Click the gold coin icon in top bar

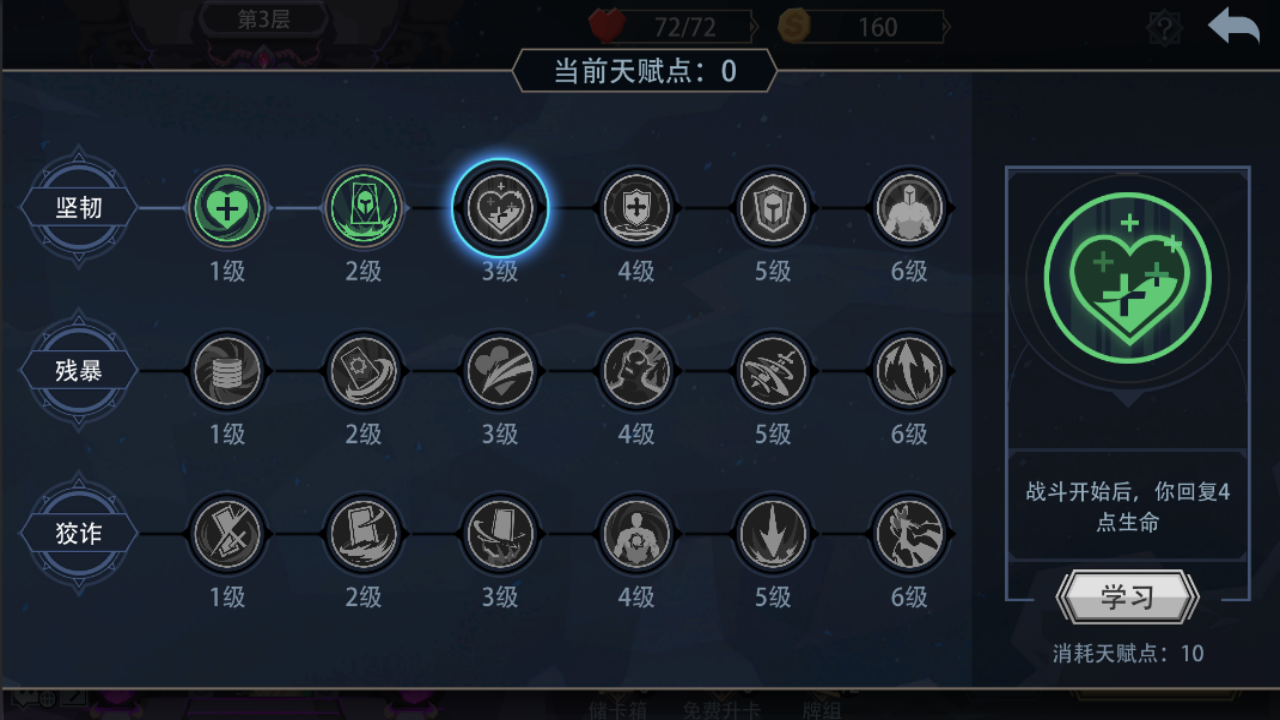[x=793, y=27]
